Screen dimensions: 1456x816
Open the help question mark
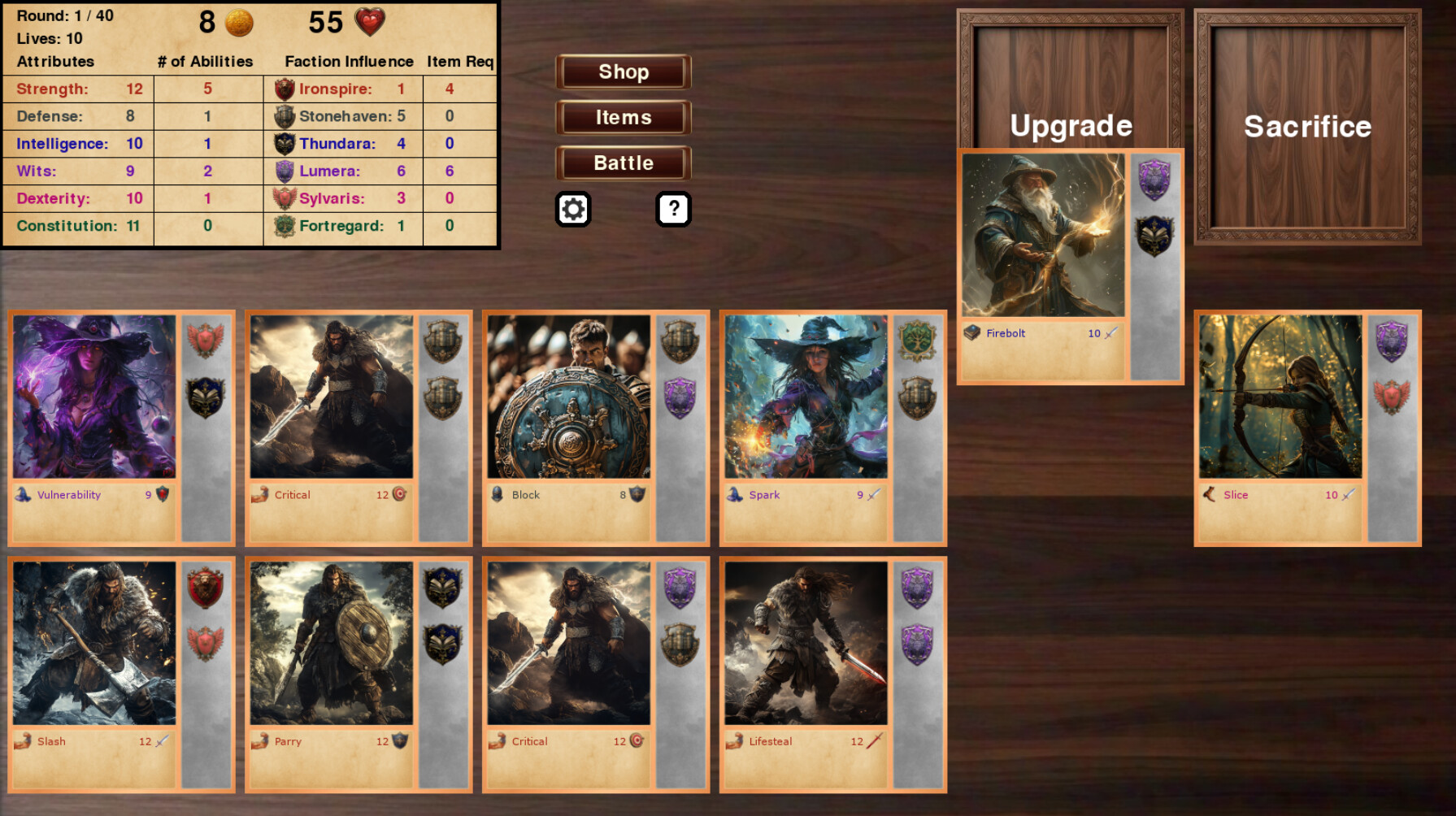pyautogui.click(x=672, y=209)
